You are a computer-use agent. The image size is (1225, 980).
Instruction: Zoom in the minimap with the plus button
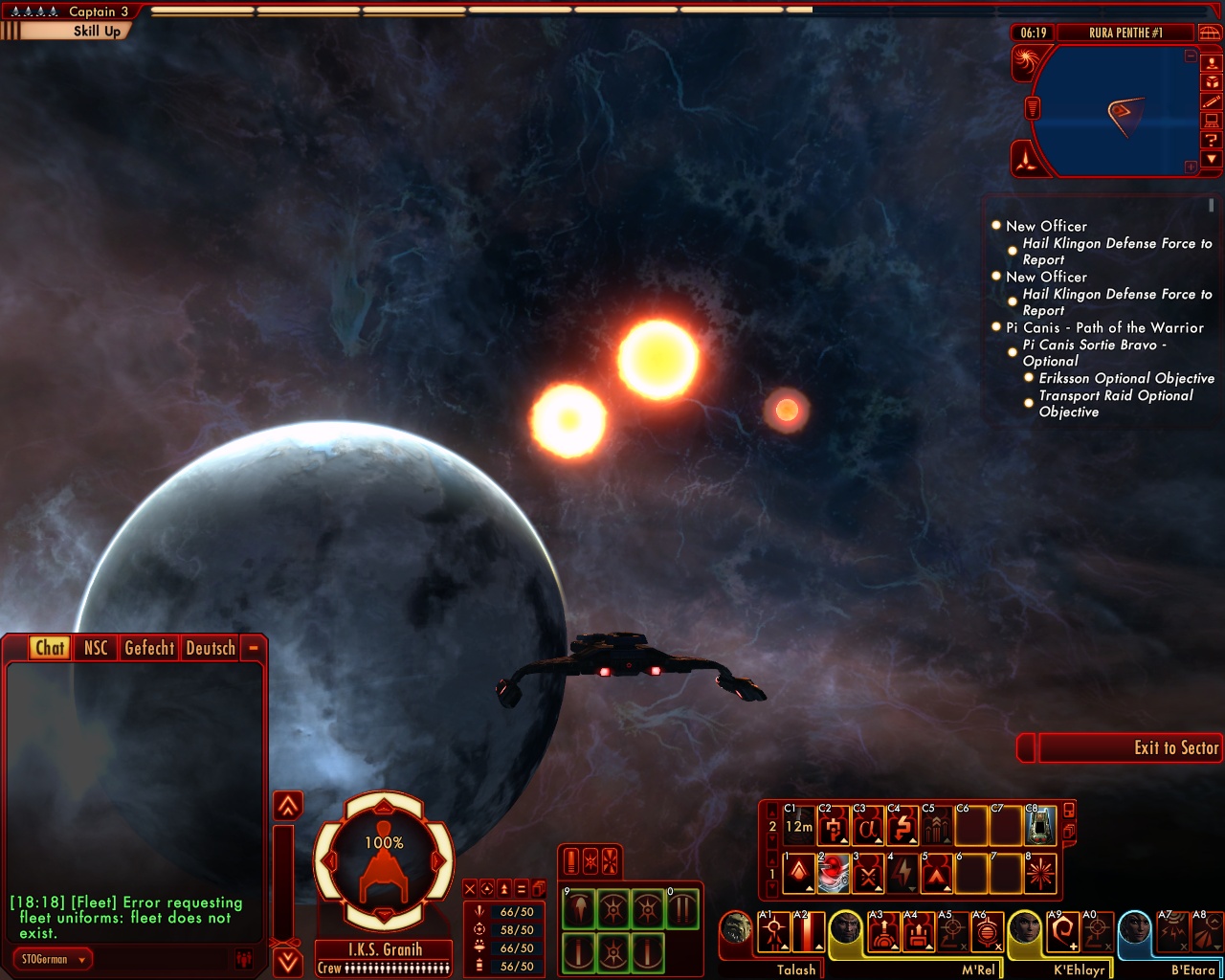tap(1191, 167)
